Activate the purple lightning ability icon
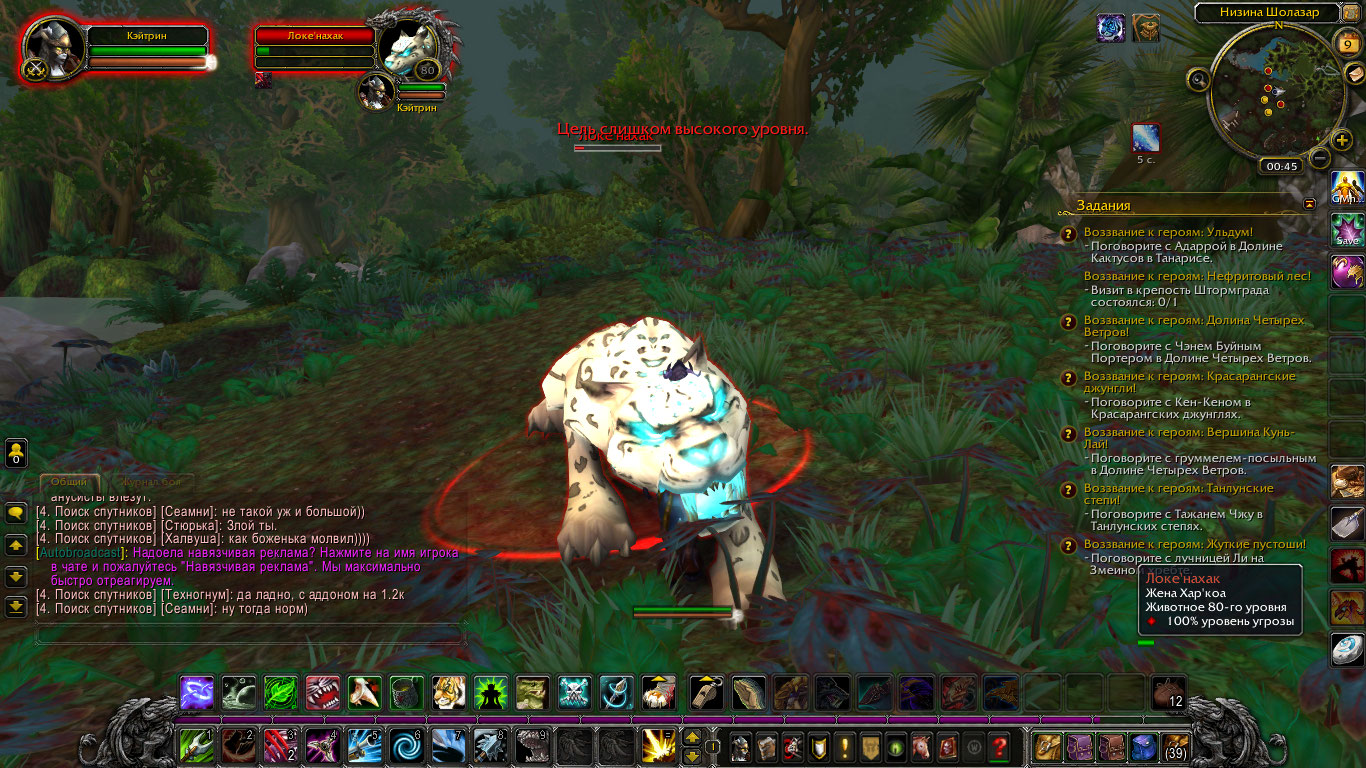Image resolution: width=1366 pixels, height=768 pixels. click(197, 692)
